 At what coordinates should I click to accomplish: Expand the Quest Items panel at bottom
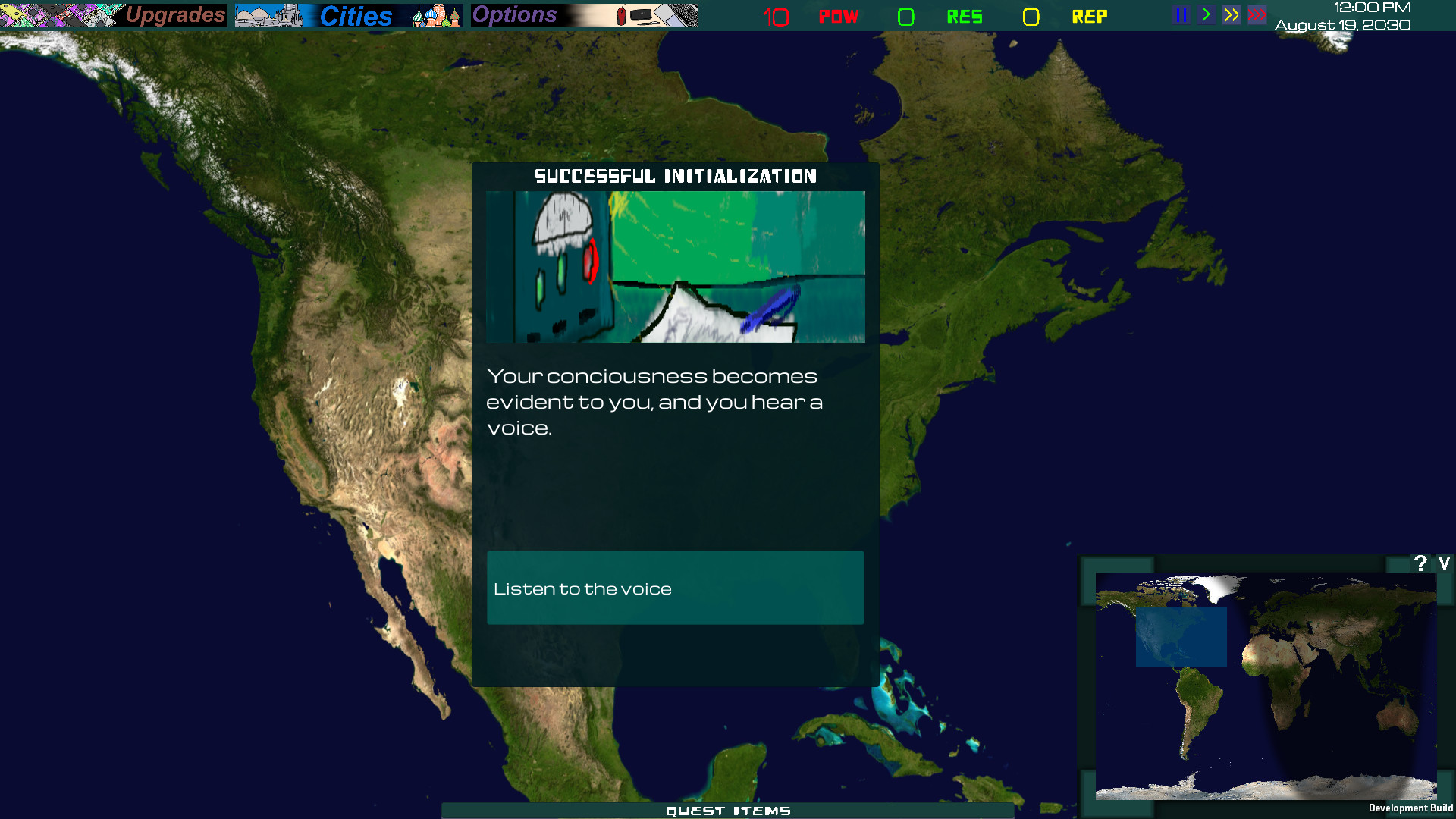click(x=728, y=811)
